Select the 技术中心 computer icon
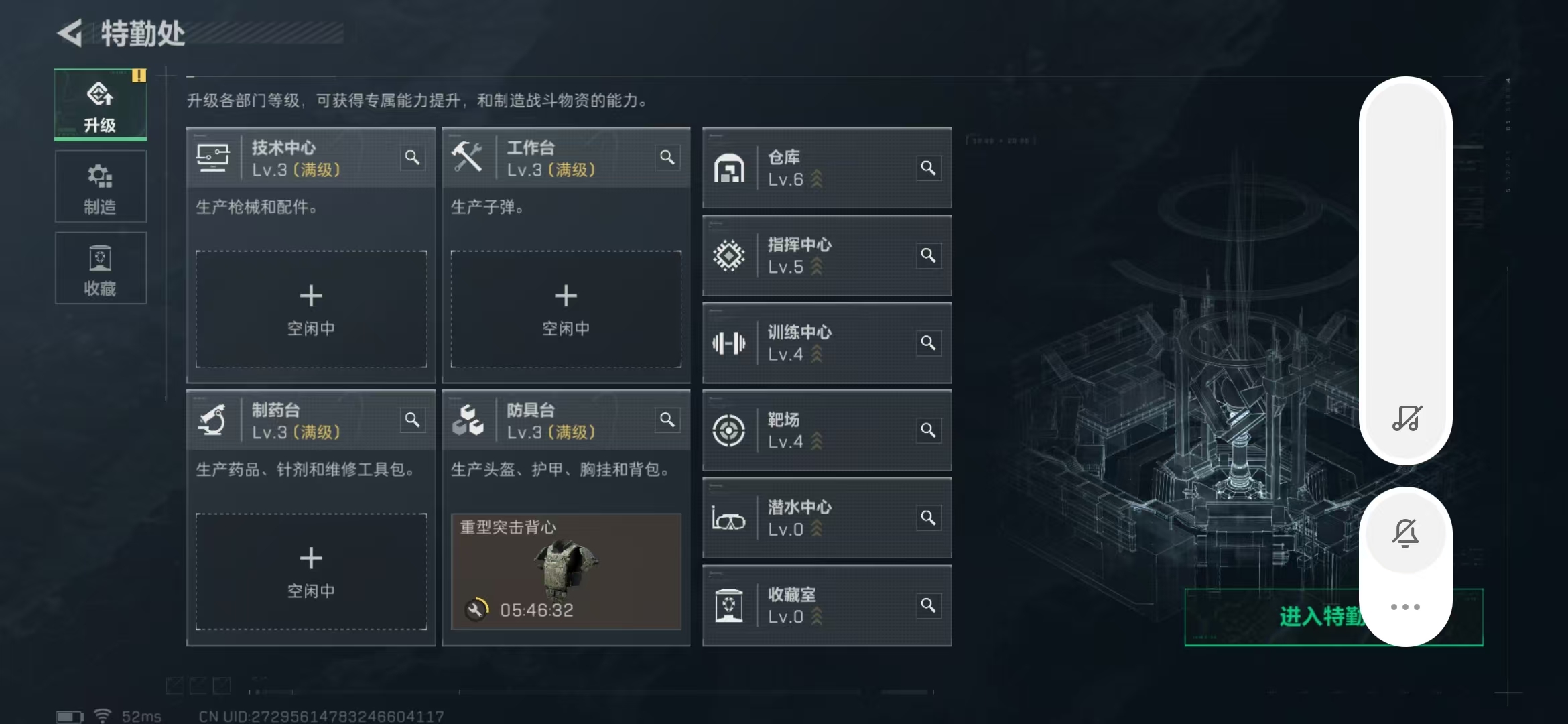Screen dimensions: 1568x724 coord(213,157)
